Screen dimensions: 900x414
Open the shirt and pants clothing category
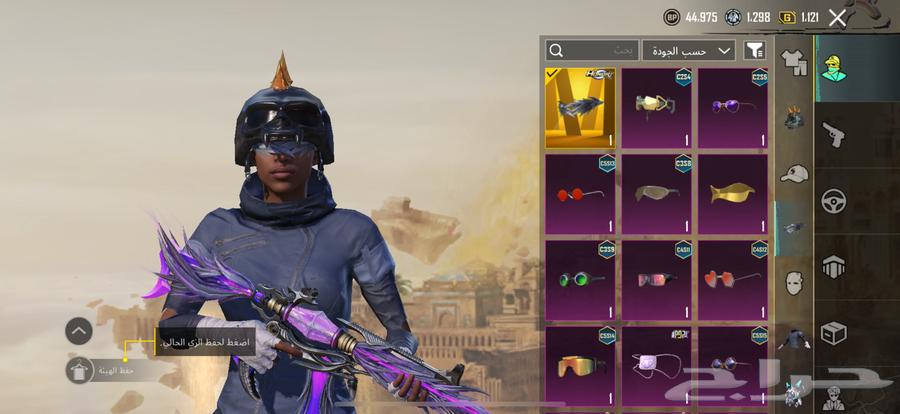[x=795, y=64]
